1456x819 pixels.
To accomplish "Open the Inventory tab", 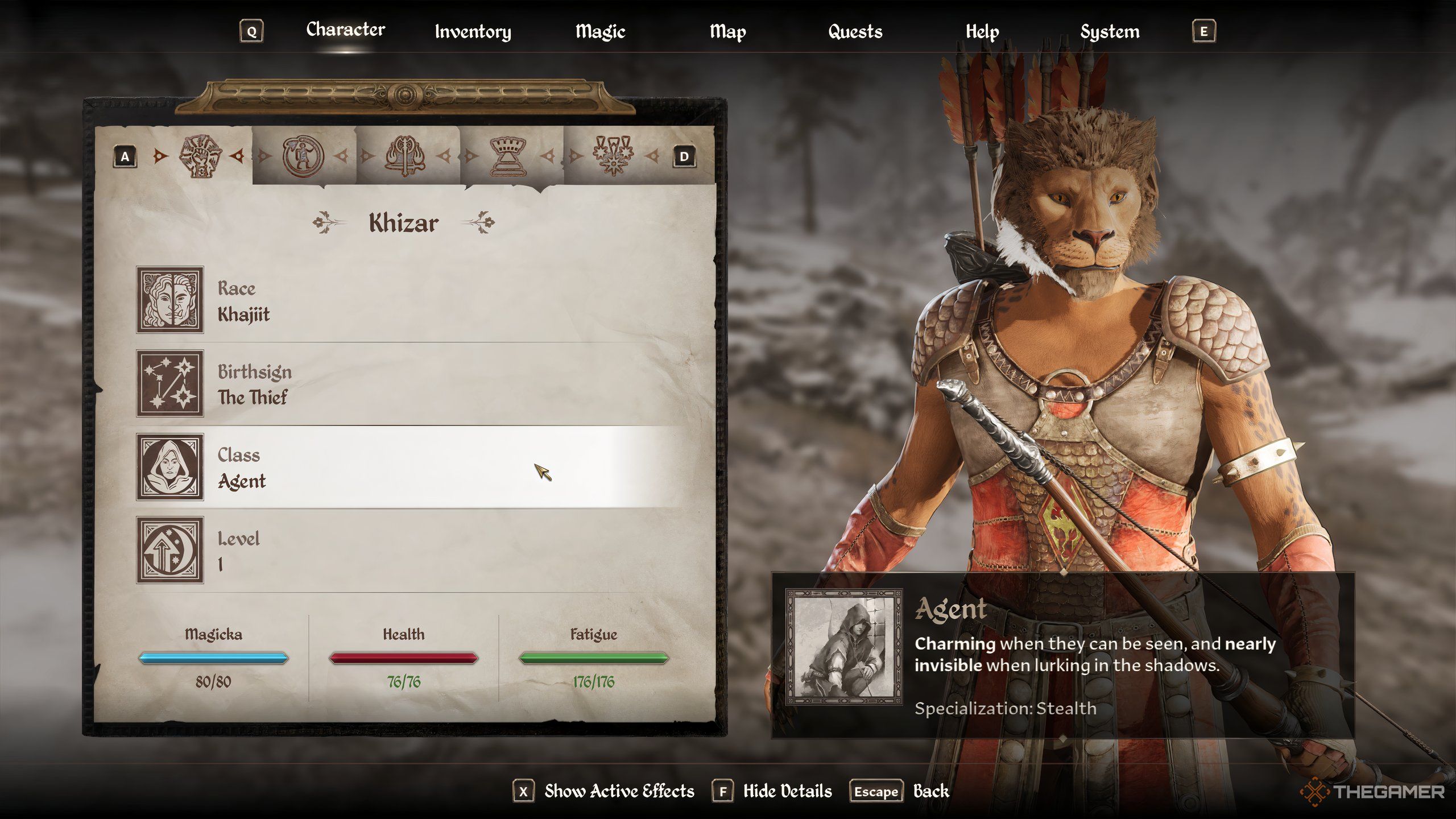I will tap(473, 32).
